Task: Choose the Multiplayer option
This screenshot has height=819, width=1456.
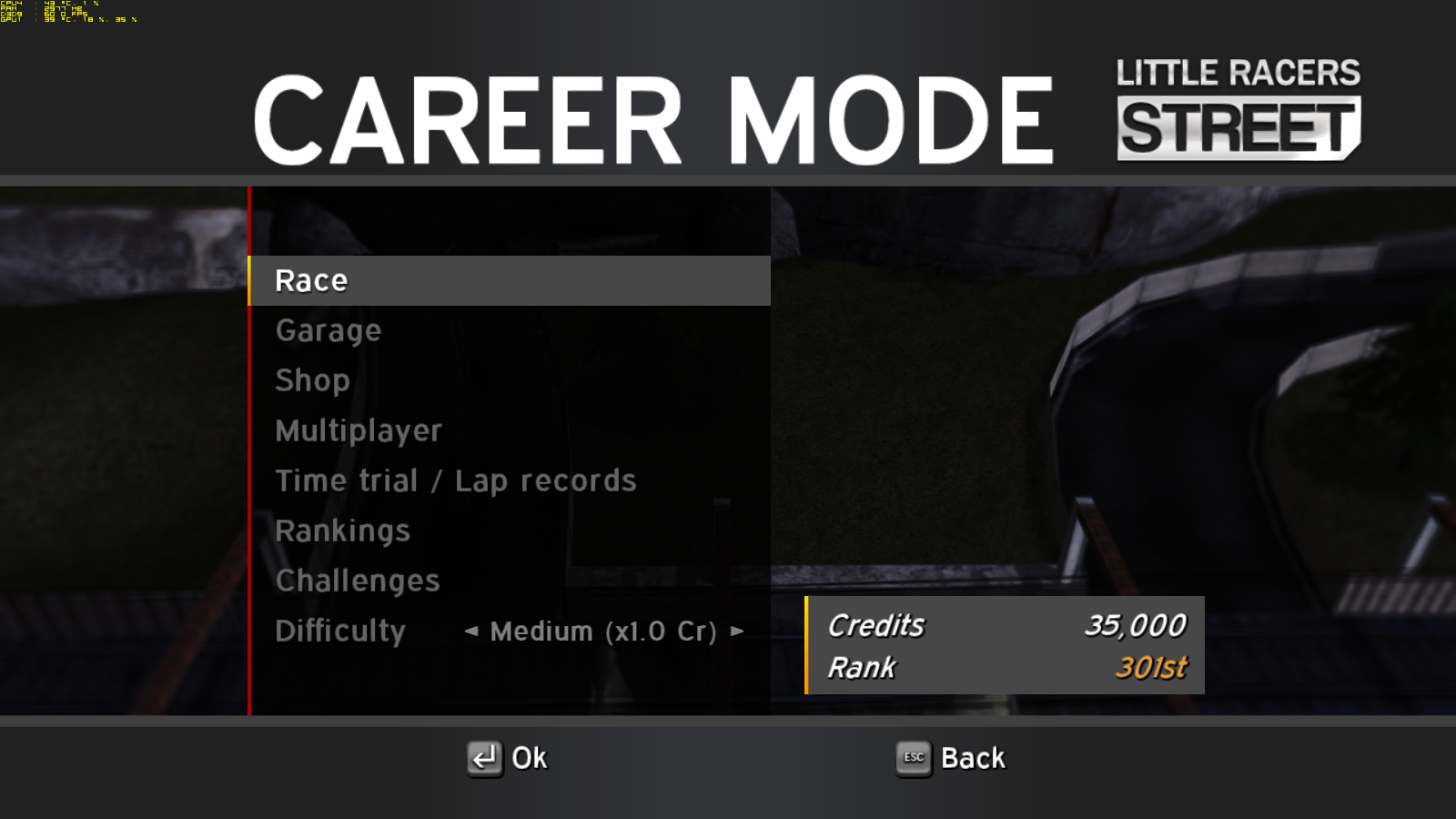Action: click(359, 430)
